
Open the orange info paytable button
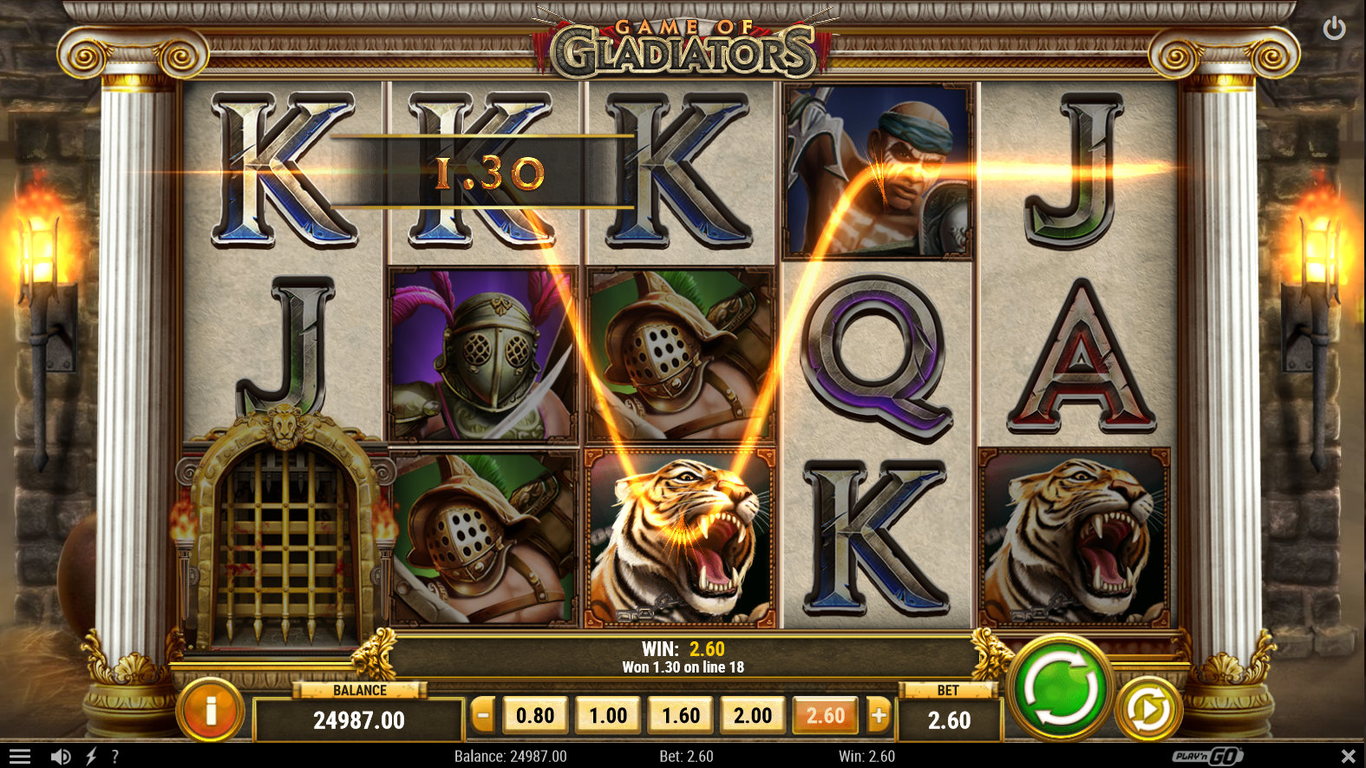pos(210,710)
